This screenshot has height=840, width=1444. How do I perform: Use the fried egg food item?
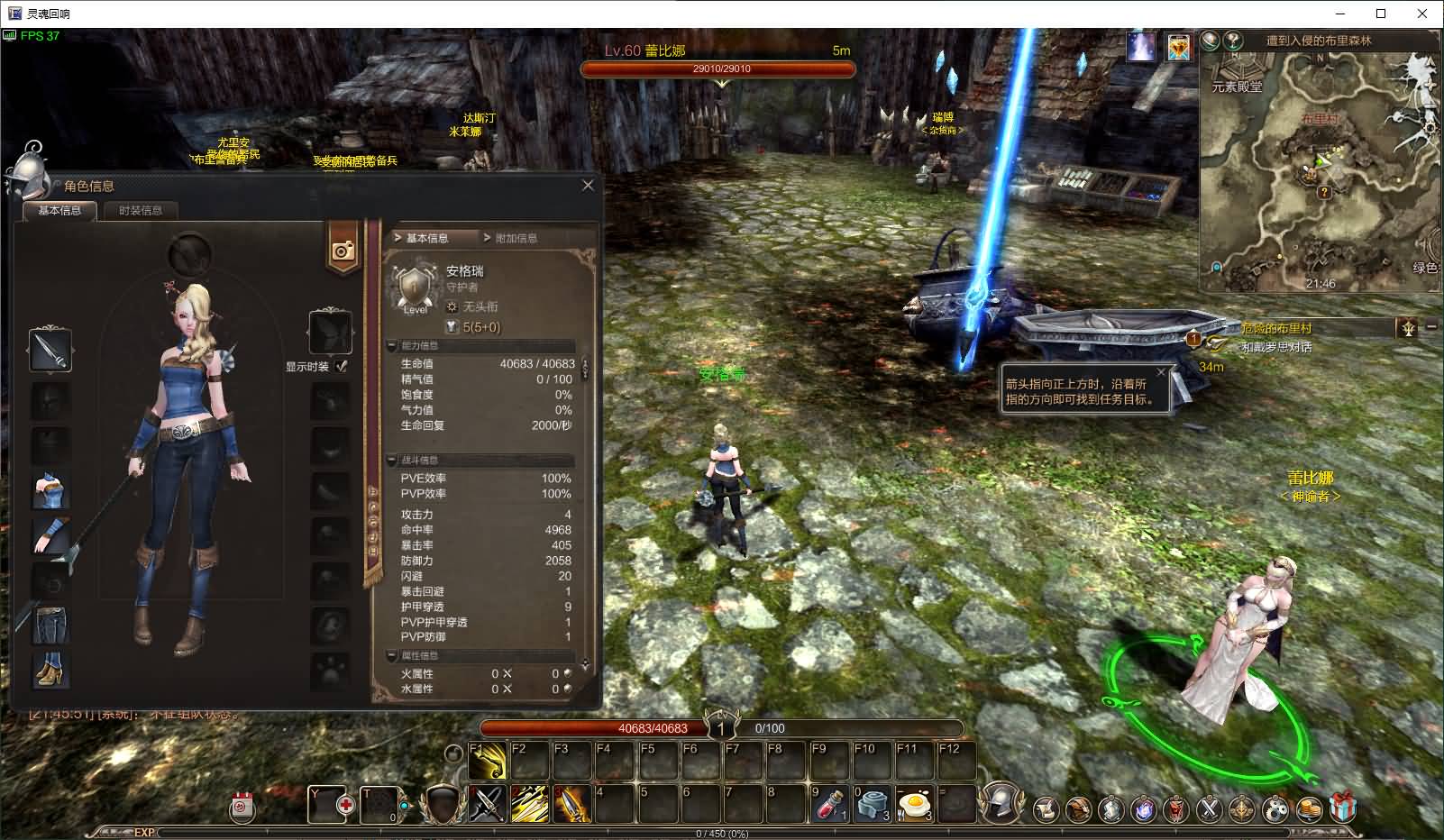[913, 804]
